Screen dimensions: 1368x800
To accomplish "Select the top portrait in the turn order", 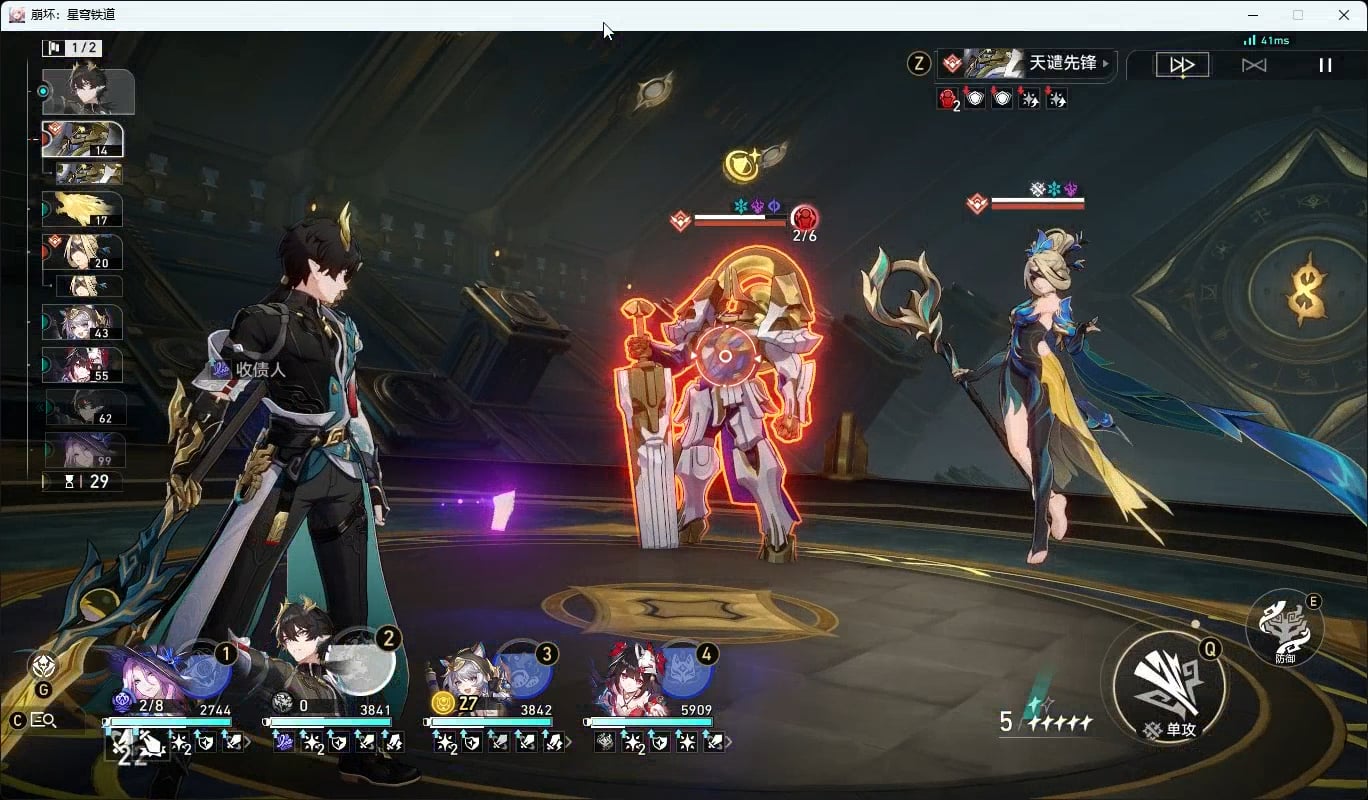I will tap(88, 92).
